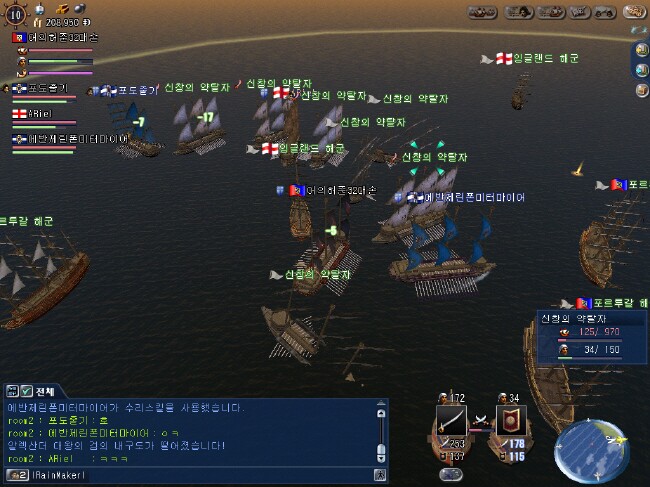Toggle the green checkmark chat filter
This screenshot has width=650, height=487.
[x=26, y=392]
